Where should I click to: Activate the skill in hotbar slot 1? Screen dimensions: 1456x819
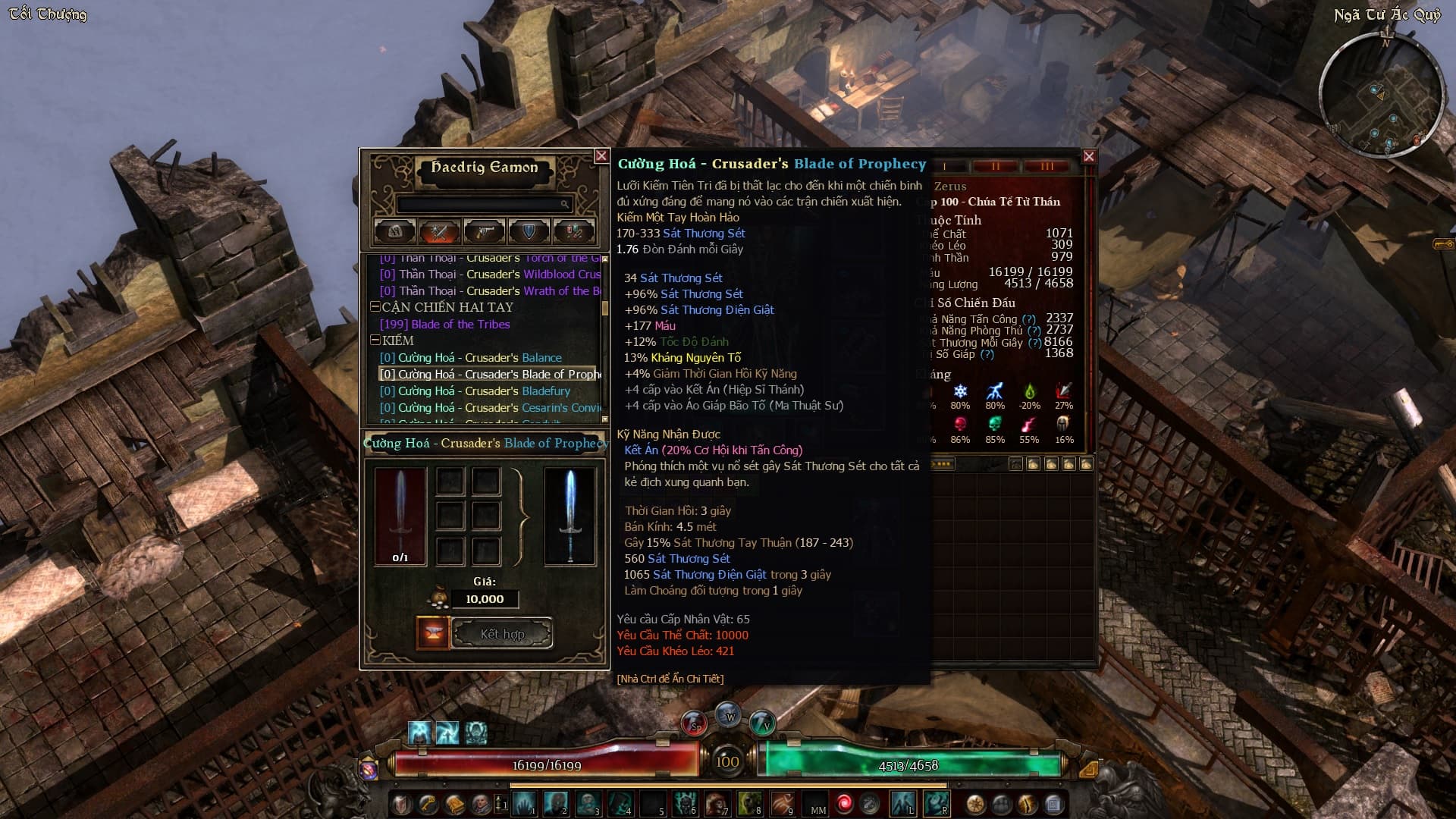click(x=523, y=803)
